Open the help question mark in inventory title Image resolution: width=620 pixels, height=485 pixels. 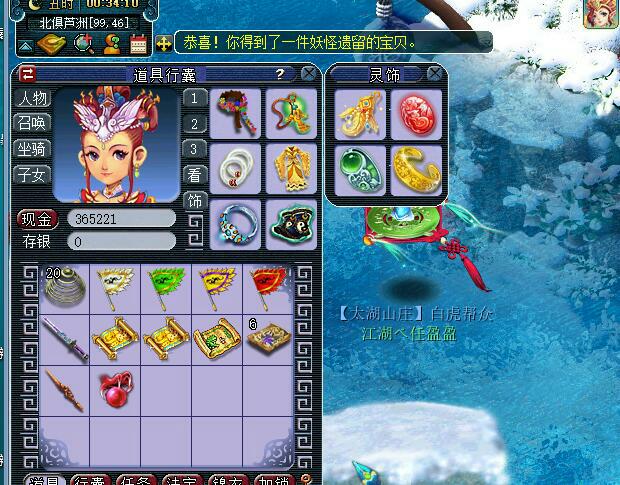coord(281,74)
